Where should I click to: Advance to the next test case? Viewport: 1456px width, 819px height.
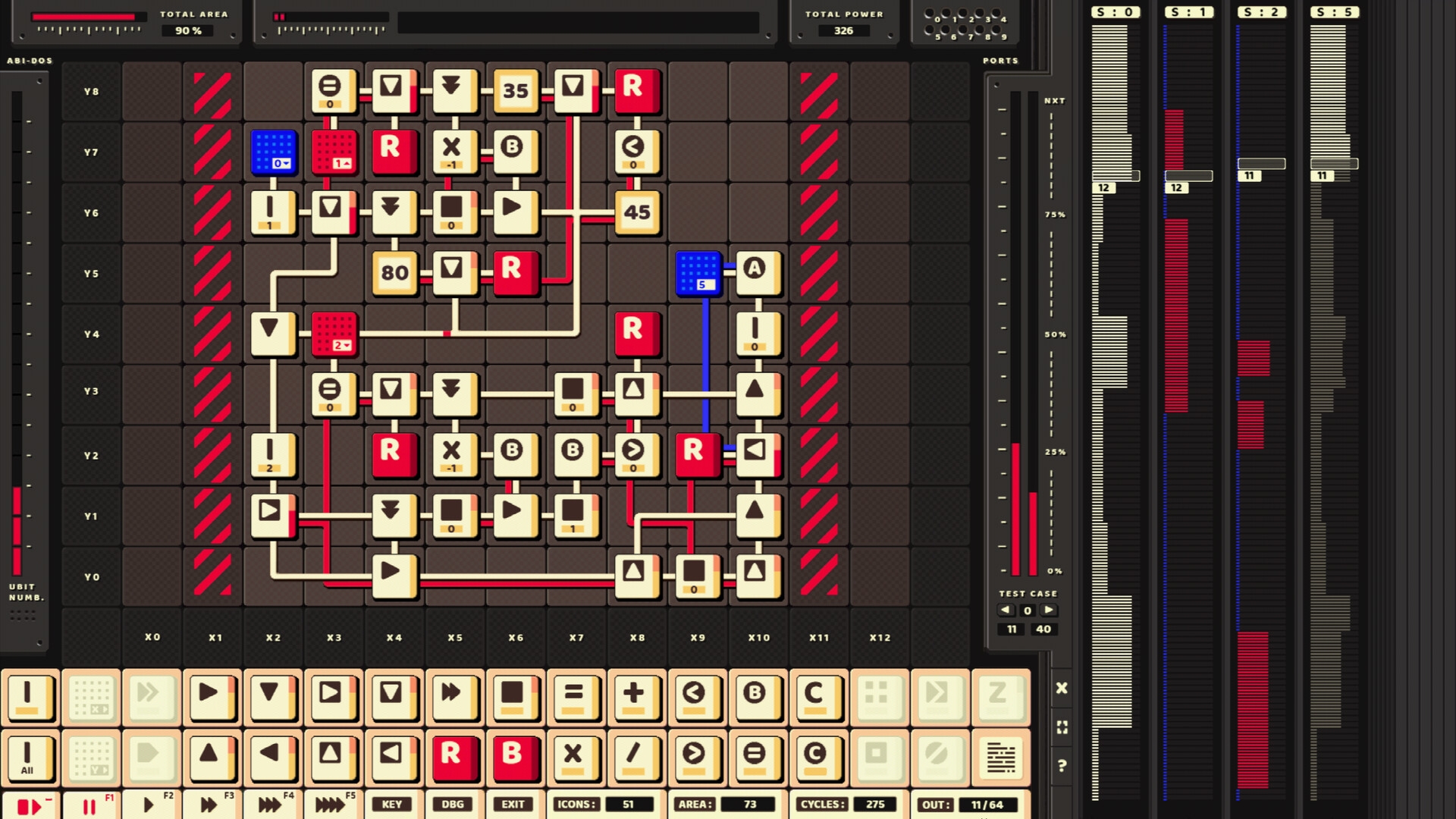pos(1050,610)
